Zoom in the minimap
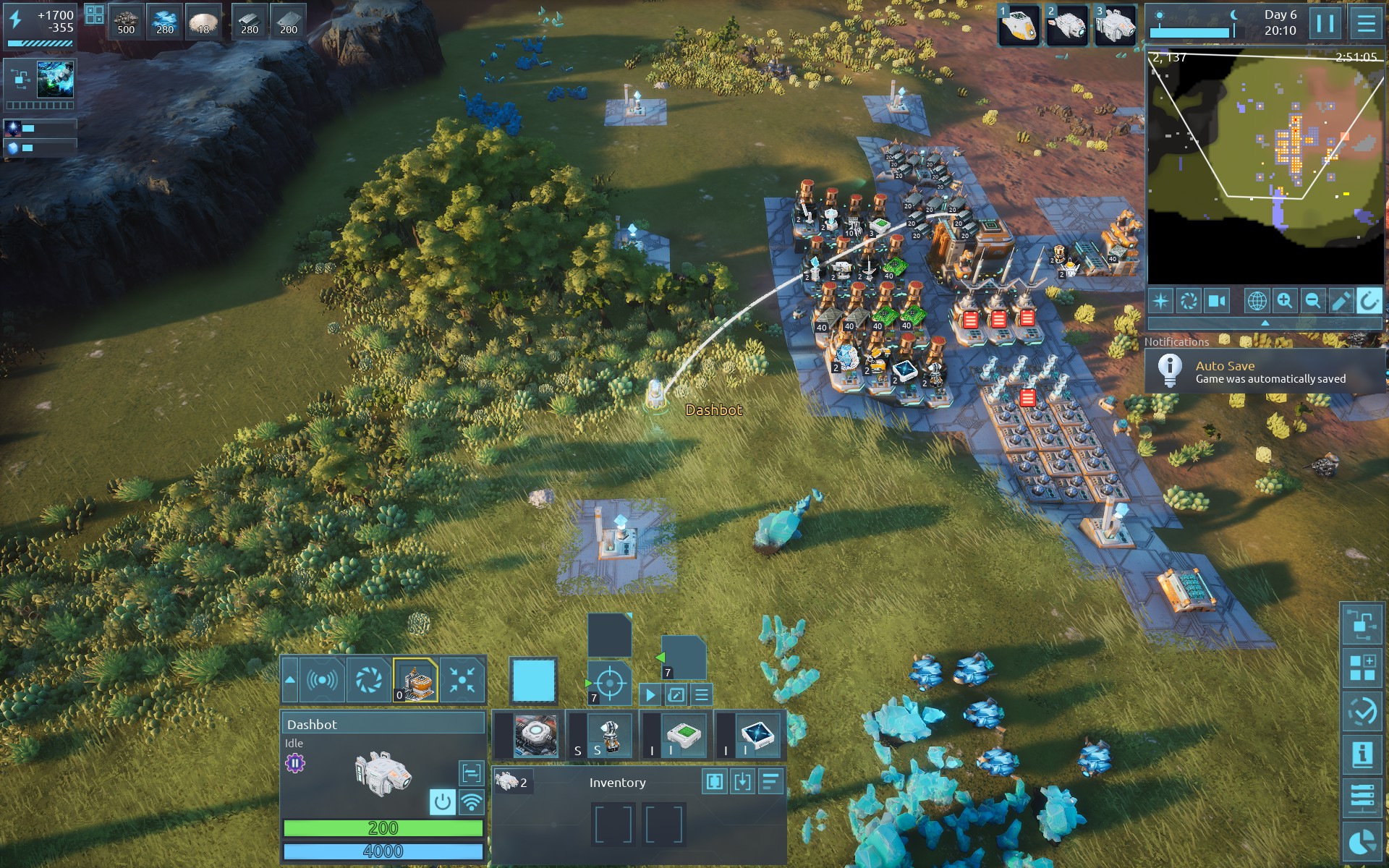The width and height of the screenshot is (1389, 868). pos(1285,301)
